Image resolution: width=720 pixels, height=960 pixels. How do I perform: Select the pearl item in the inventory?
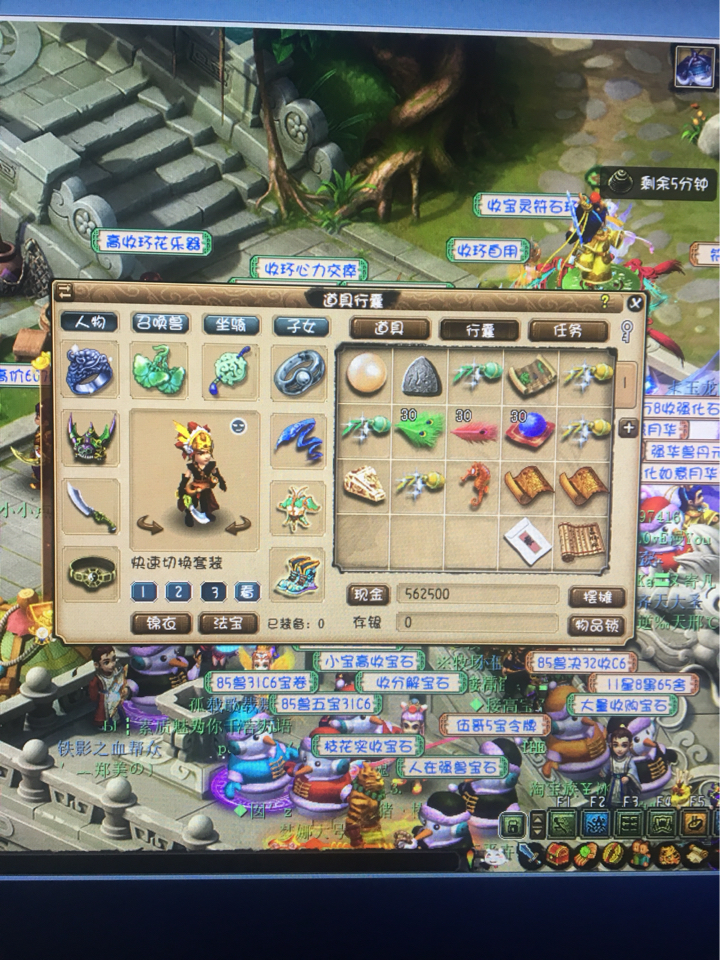click(x=364, y=376)
